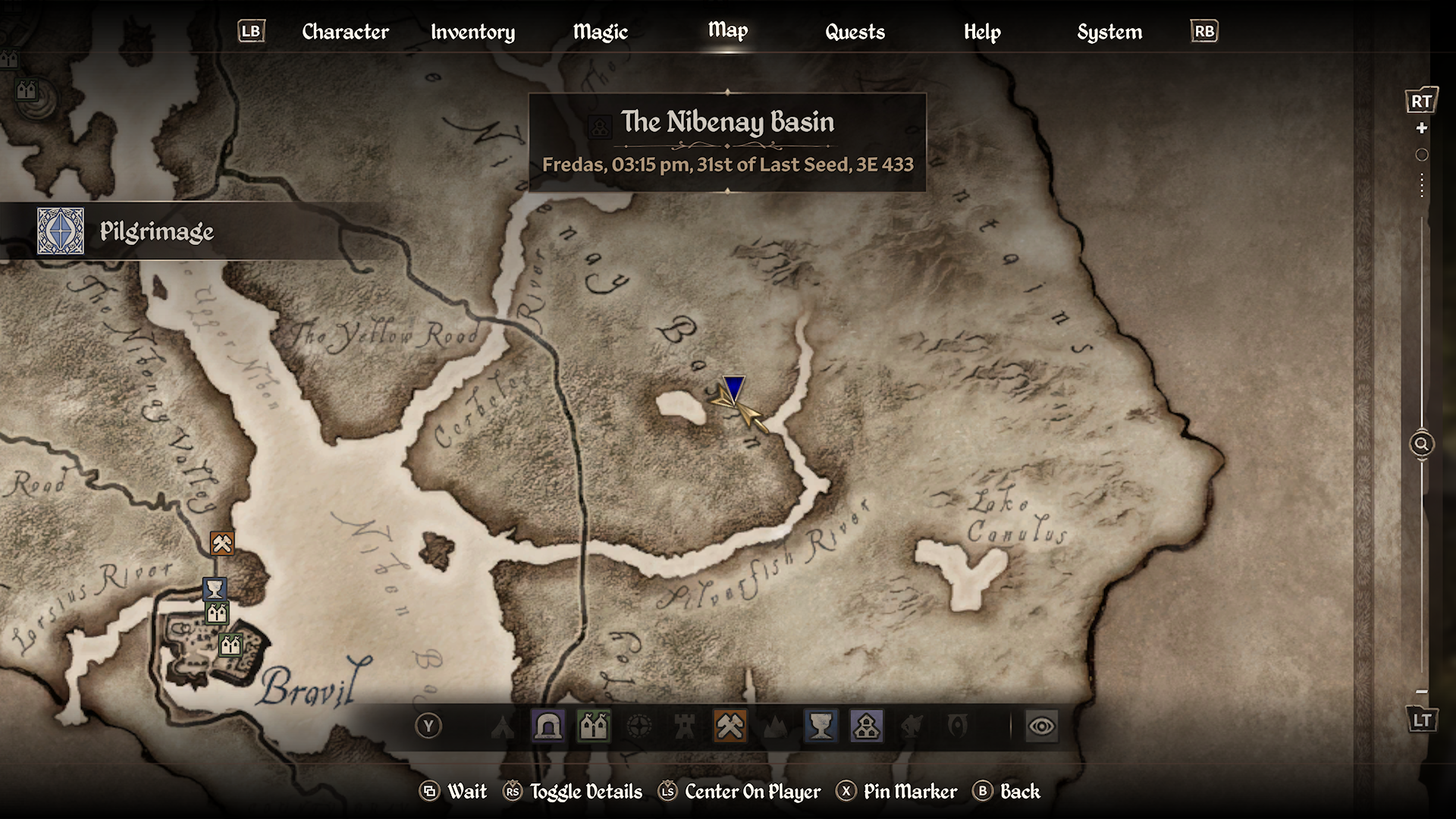
Task: Switch to the Character tab
Action: tap(345, 32)
